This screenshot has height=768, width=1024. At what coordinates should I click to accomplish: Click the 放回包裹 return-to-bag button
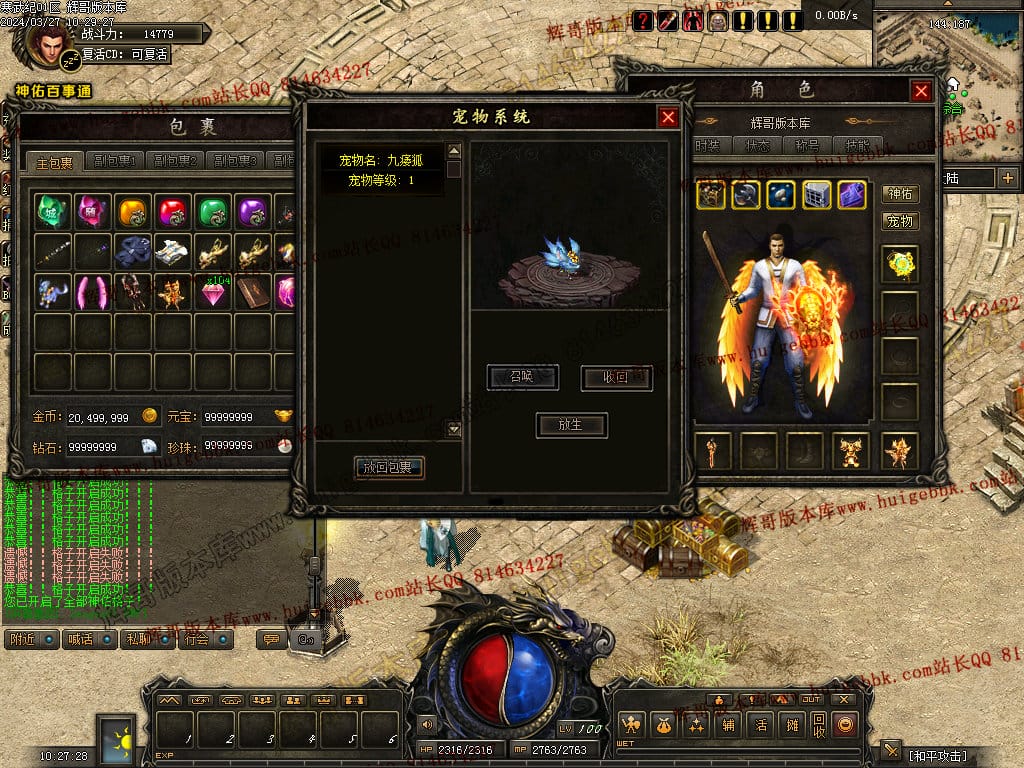coord(389,467)
